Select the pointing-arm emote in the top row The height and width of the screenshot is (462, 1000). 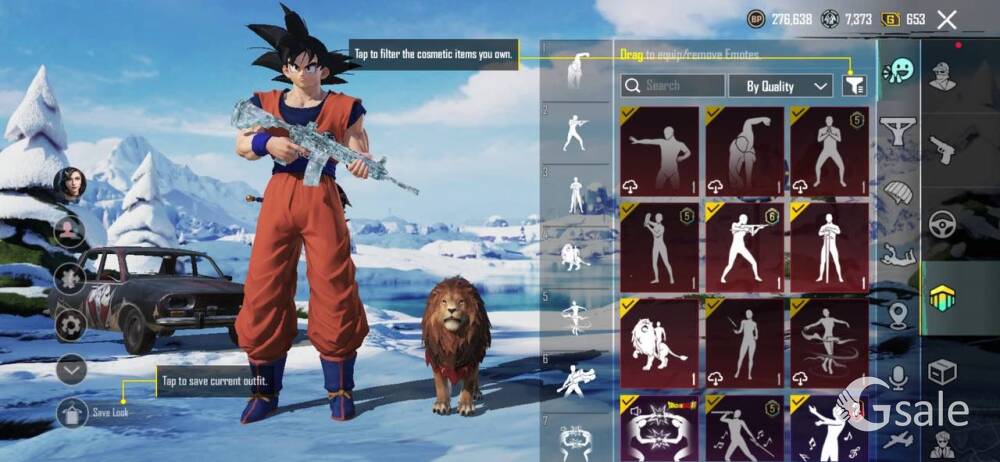coord(659,150)
